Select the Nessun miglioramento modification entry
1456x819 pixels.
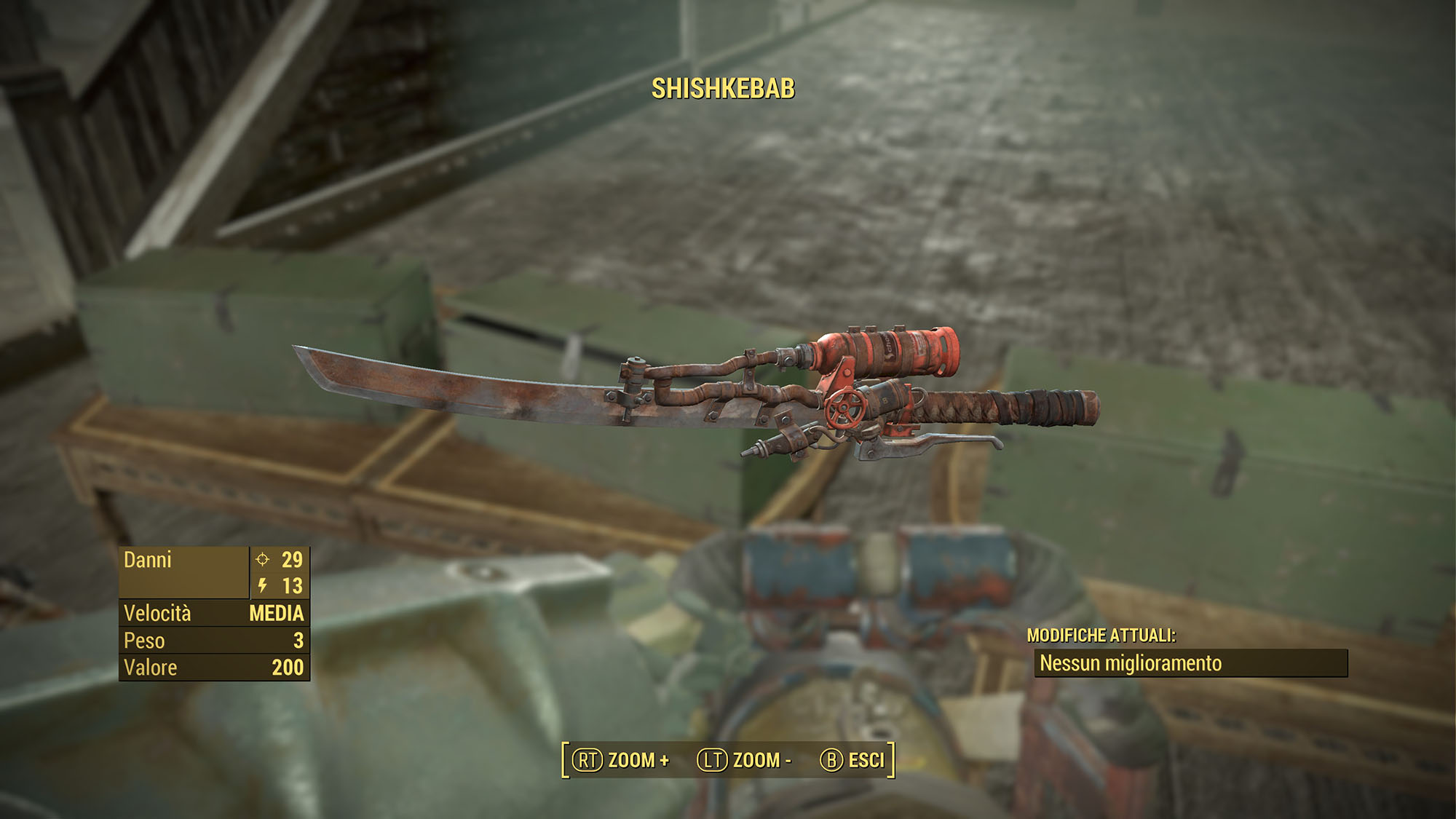[x=1190, y=663]
